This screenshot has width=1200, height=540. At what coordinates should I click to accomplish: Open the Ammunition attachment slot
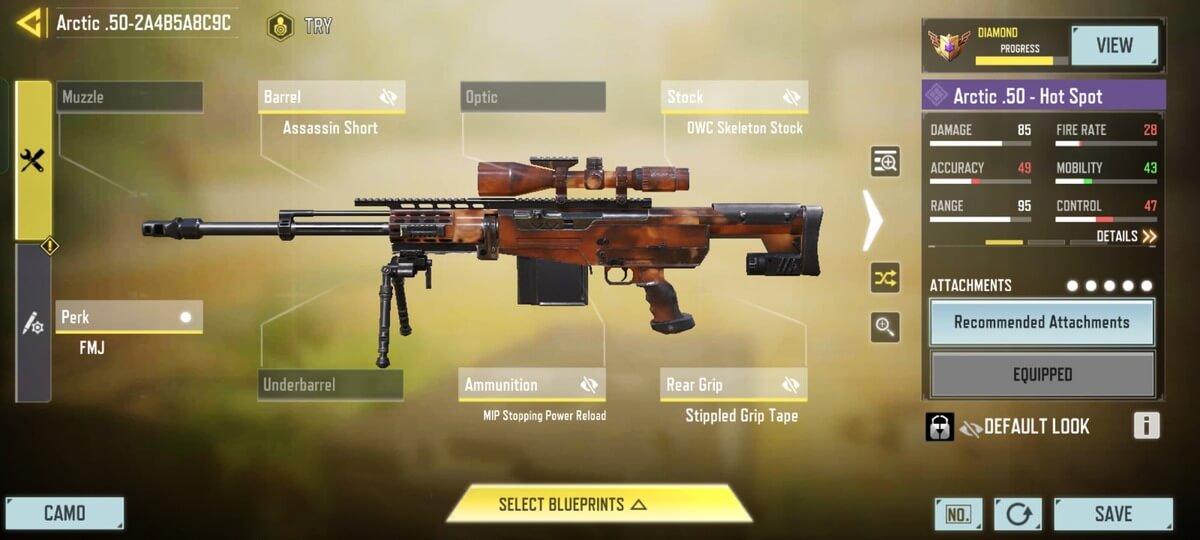(x=533, y=385)
